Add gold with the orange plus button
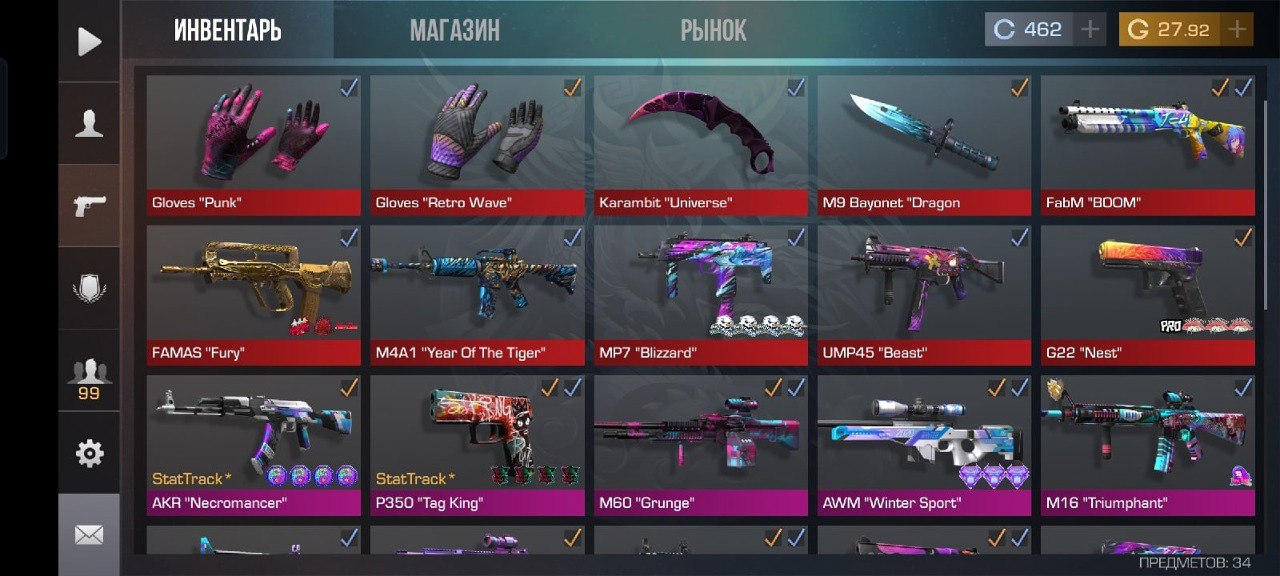 [x=1238, y=29]
